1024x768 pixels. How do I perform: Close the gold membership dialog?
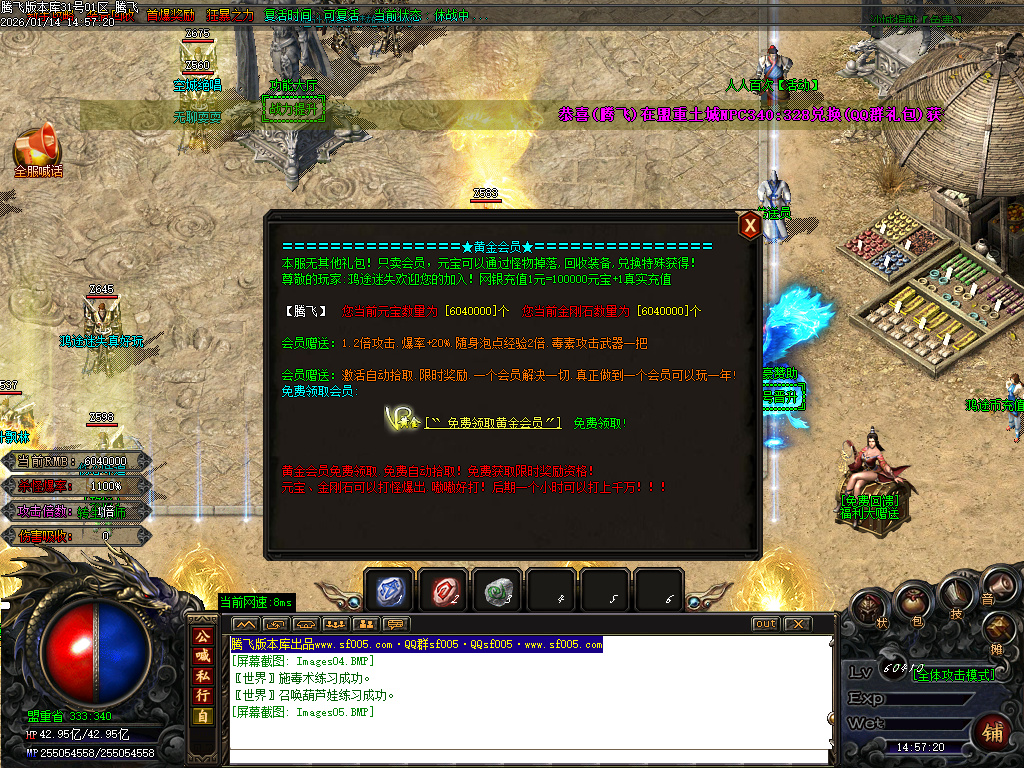[749, 226]
